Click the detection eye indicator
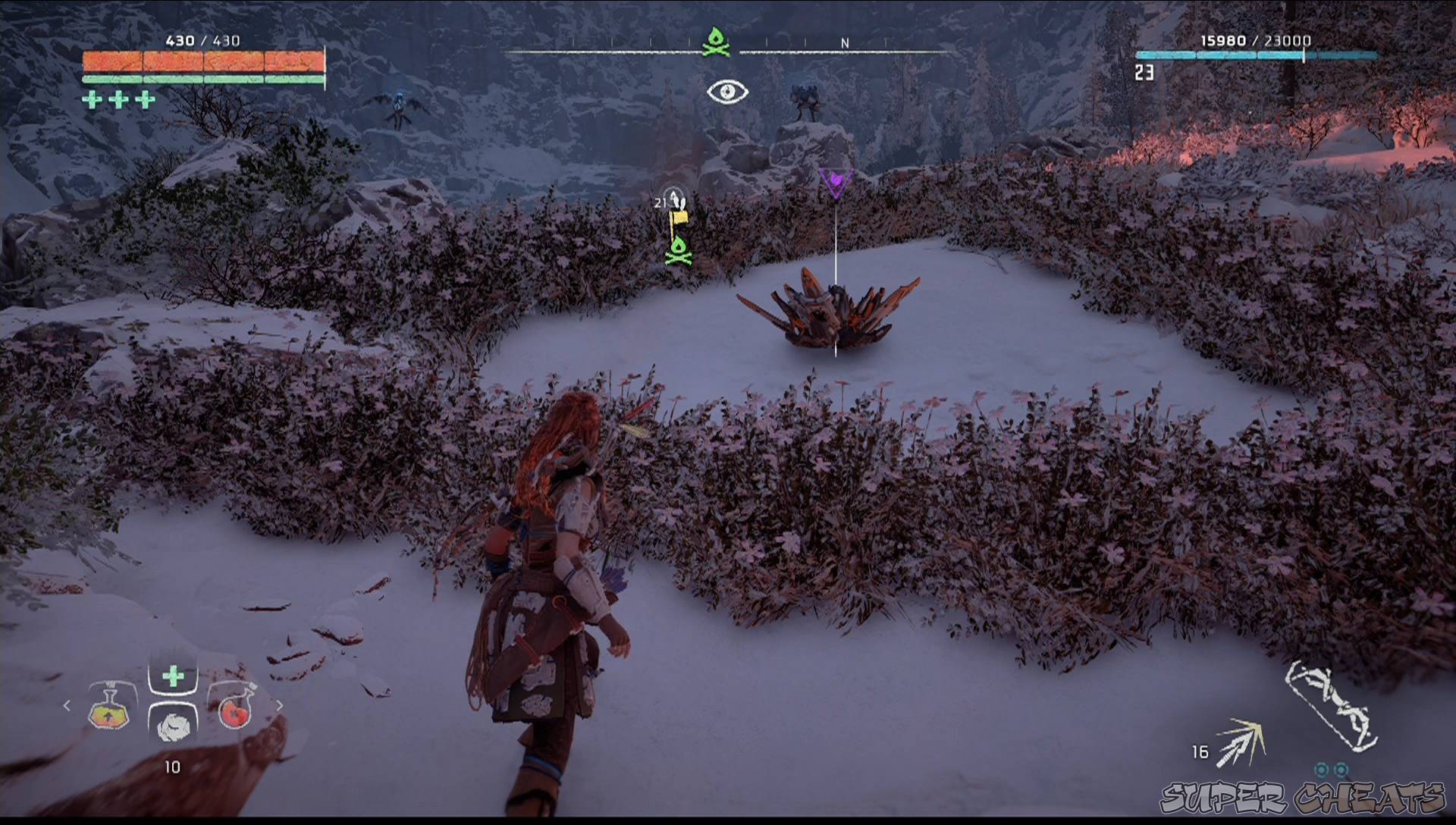 729,93
